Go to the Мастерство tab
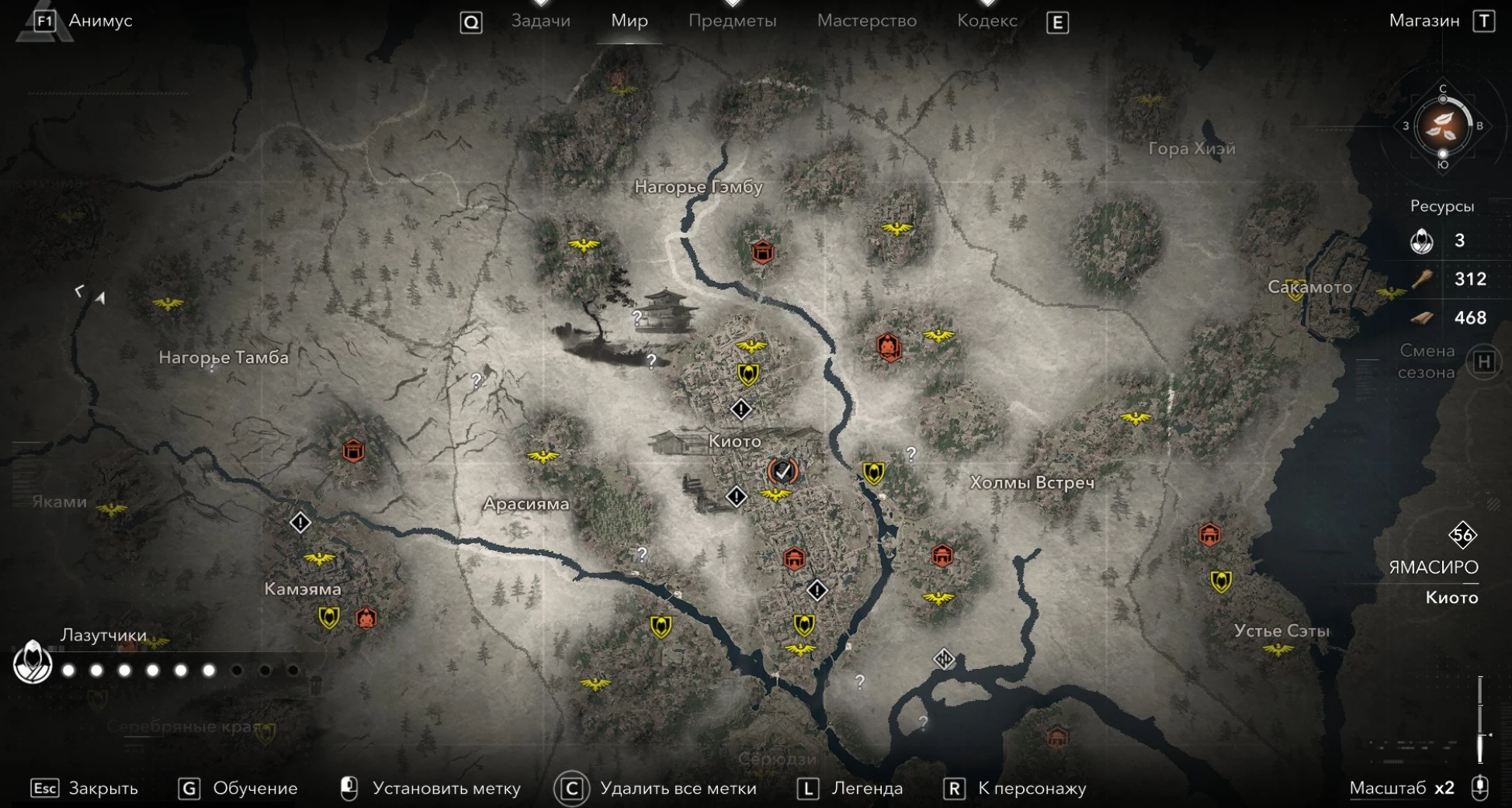 (866, 21)
